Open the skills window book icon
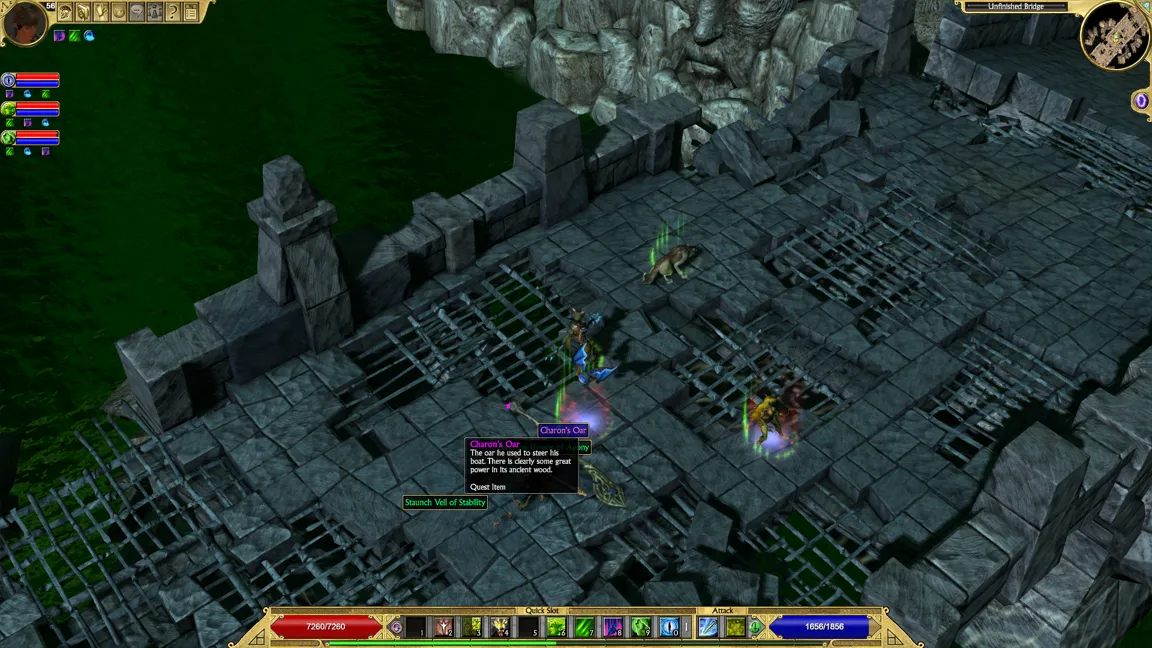This screenshot has height=648, width=1152. pyautogui.click(x=83, y=12)
